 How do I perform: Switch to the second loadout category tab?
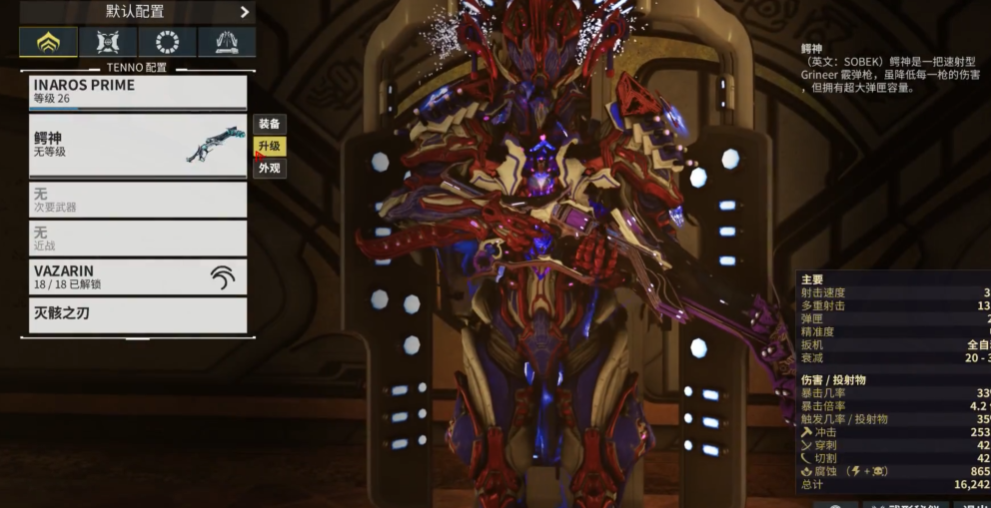107,42
